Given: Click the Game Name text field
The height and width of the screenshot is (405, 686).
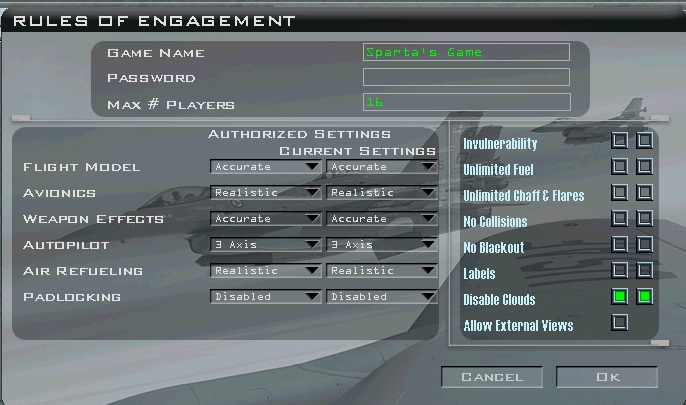Looking at the screenshot, I should click(466, 52).
